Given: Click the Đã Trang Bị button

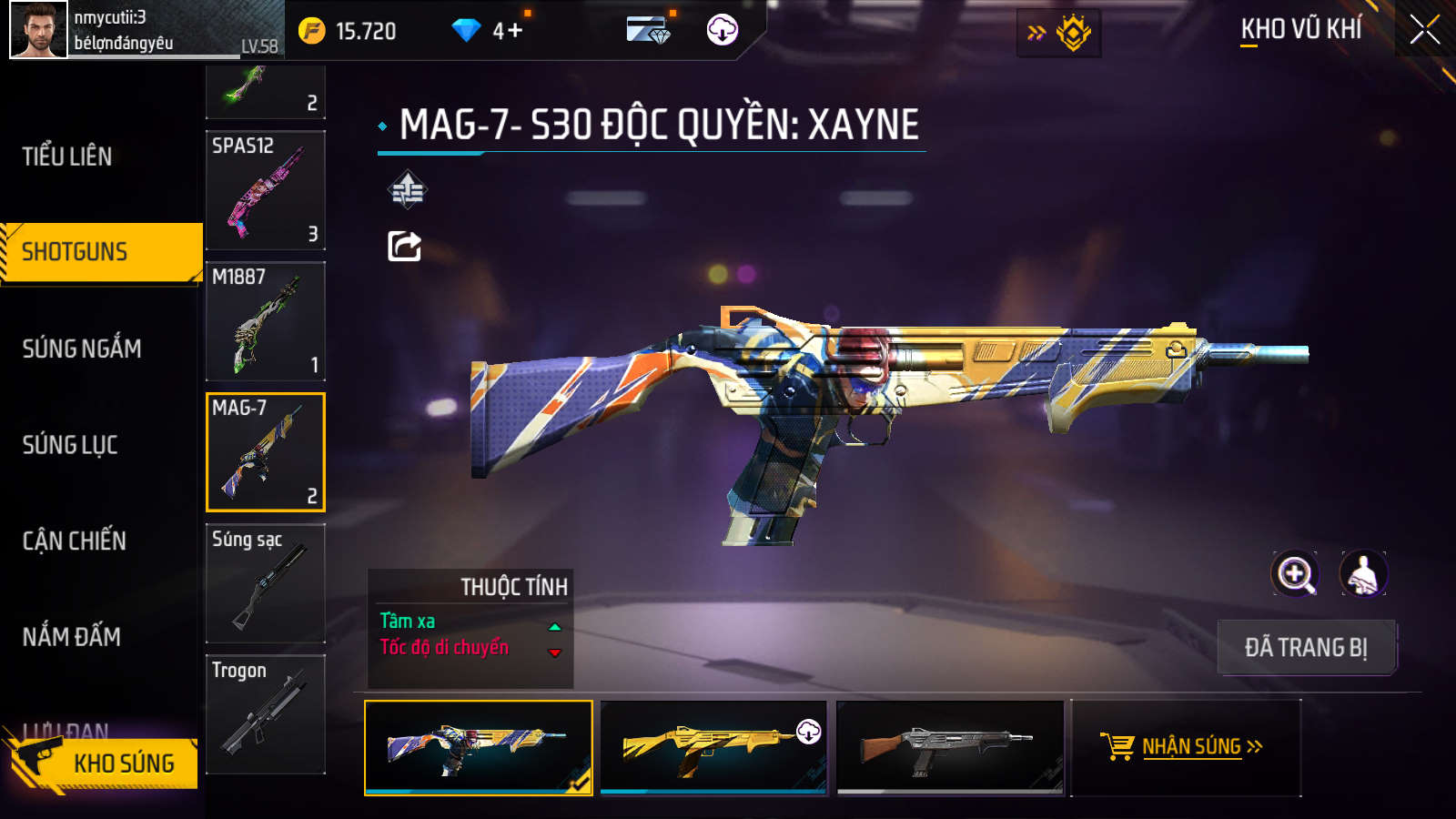Looking at the screenshot, I should coord(1306,648).
